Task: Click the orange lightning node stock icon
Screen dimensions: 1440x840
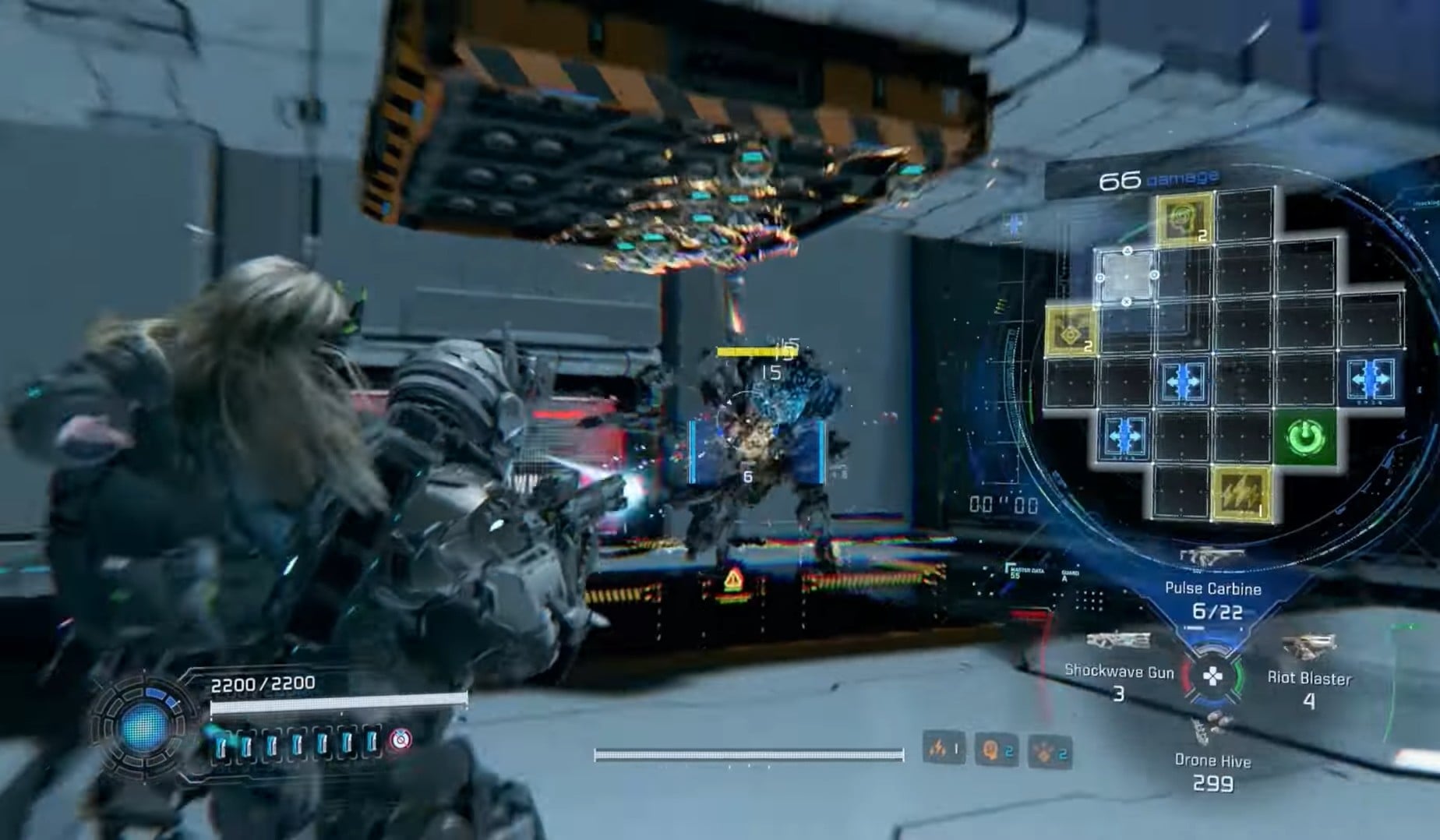Action: point(943,749)
